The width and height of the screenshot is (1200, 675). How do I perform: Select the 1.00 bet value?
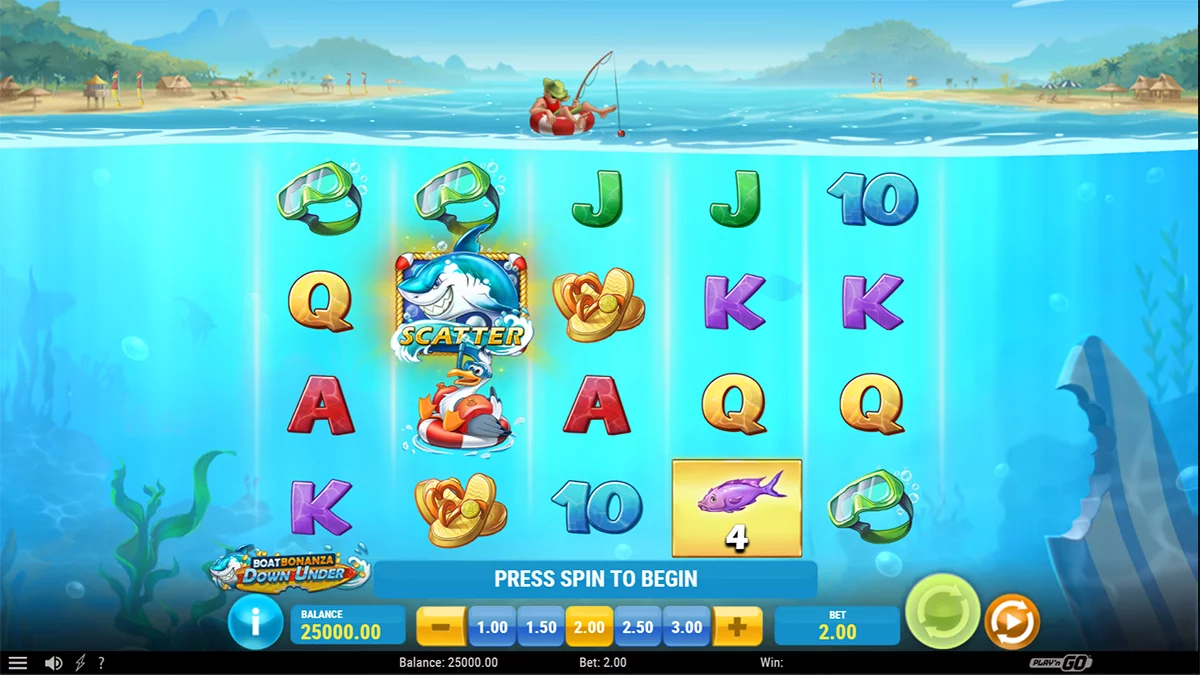pyautogui.click(x=492, y=627)
